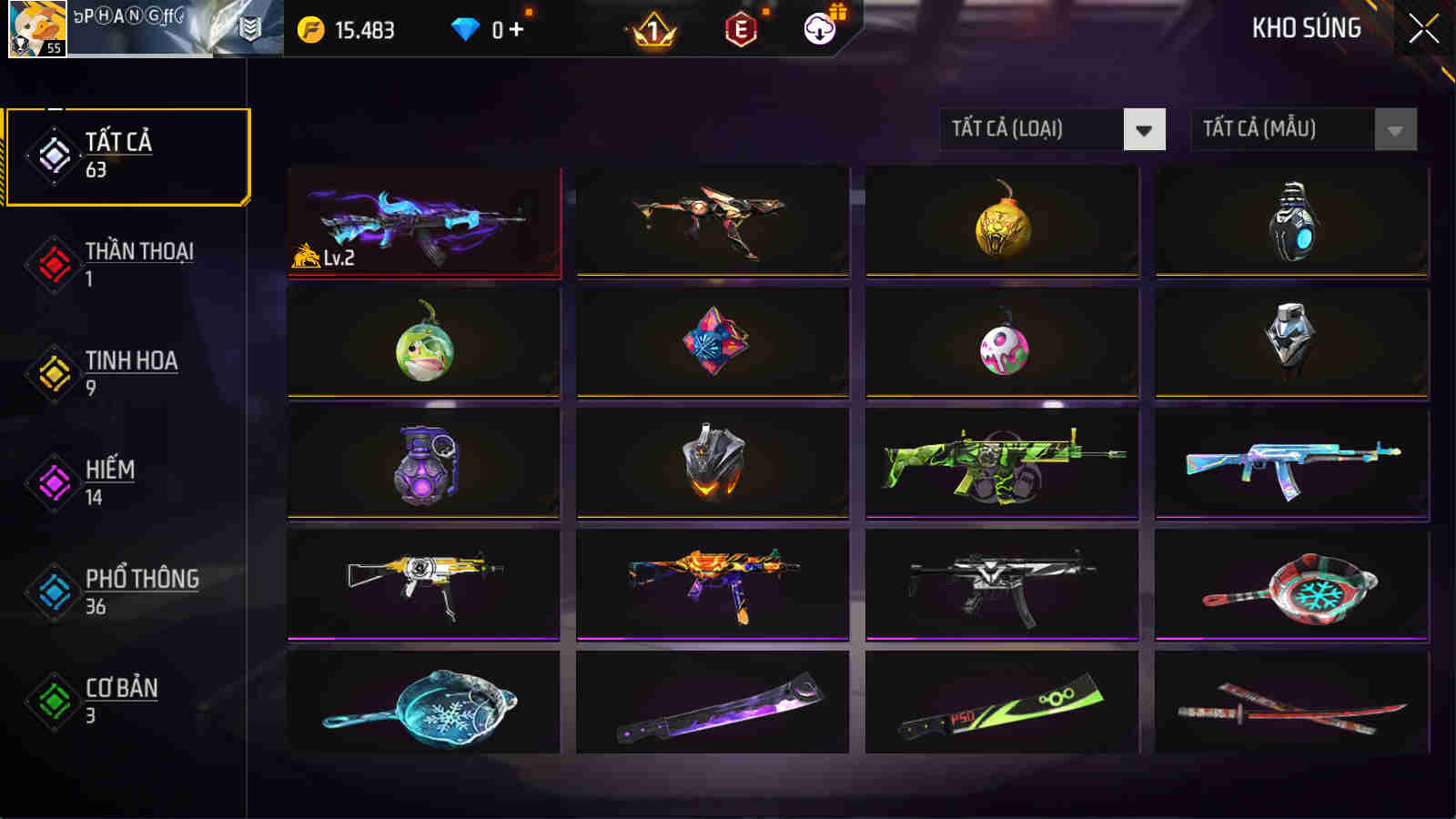Expand the weapon type dropdown arrow
This screenshot has height=819, width=1456.
click(1143, 129)
